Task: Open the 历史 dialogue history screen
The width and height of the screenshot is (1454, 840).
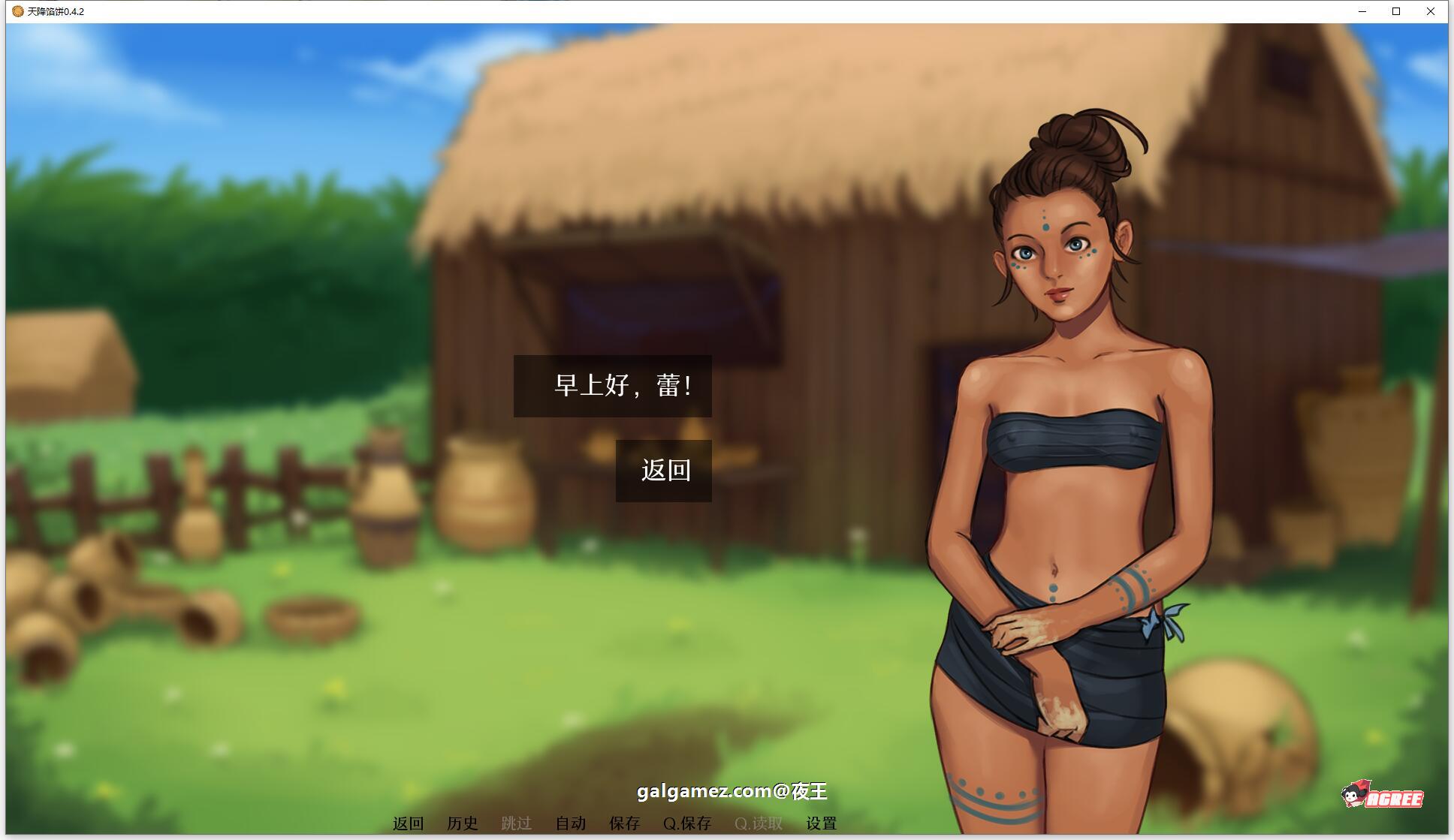Action: (464, 823)
